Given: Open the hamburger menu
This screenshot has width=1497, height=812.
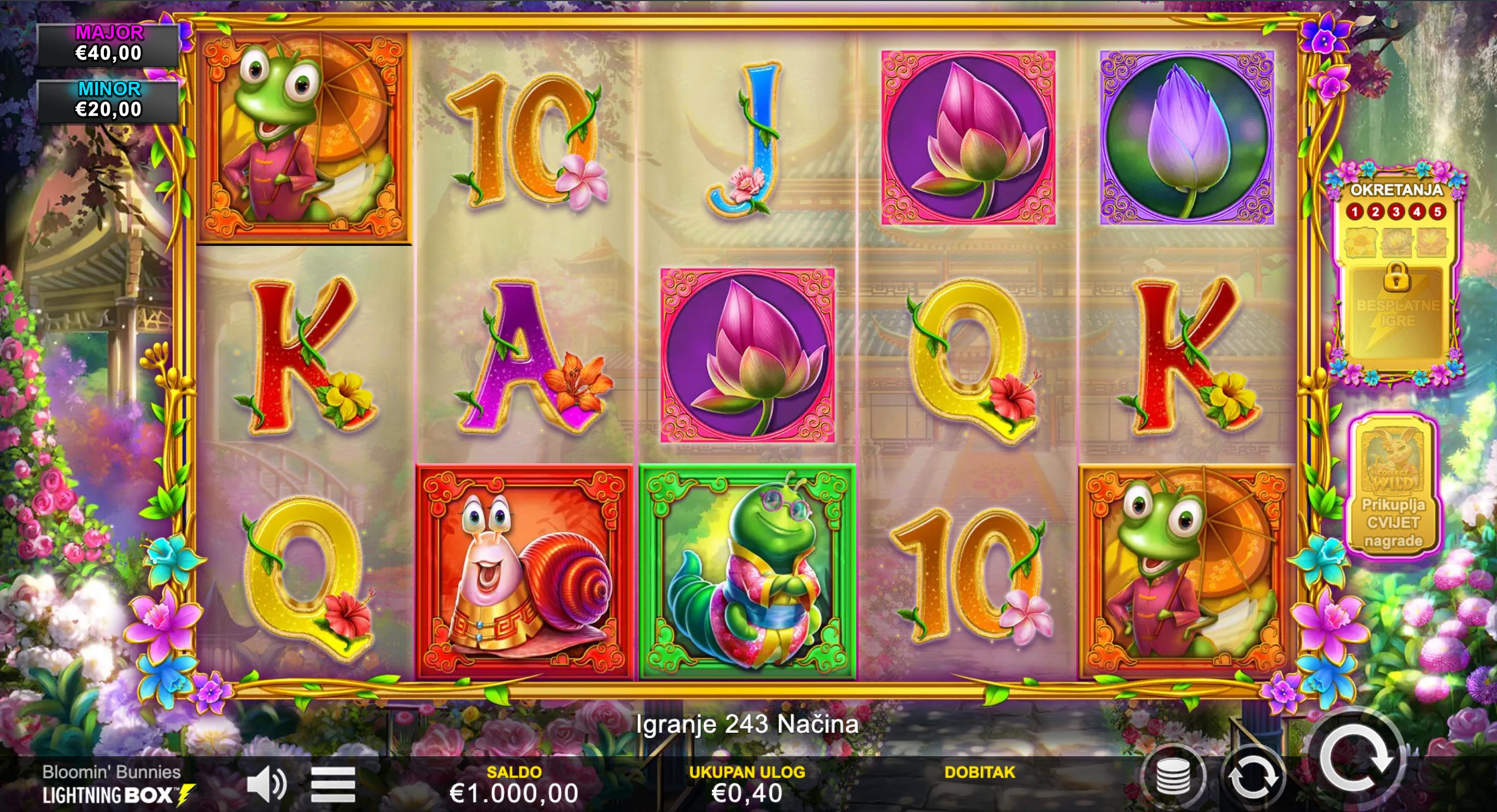Looking at the screenshot, I should (x=333, y=785).
